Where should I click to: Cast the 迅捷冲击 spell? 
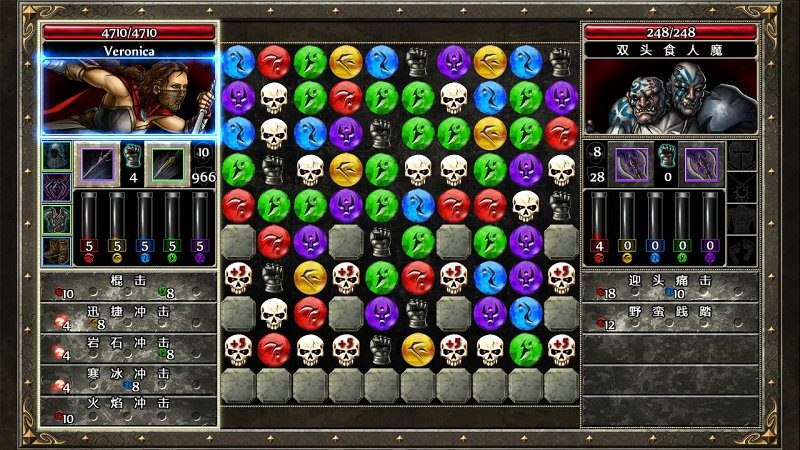[x=128, y=318]
